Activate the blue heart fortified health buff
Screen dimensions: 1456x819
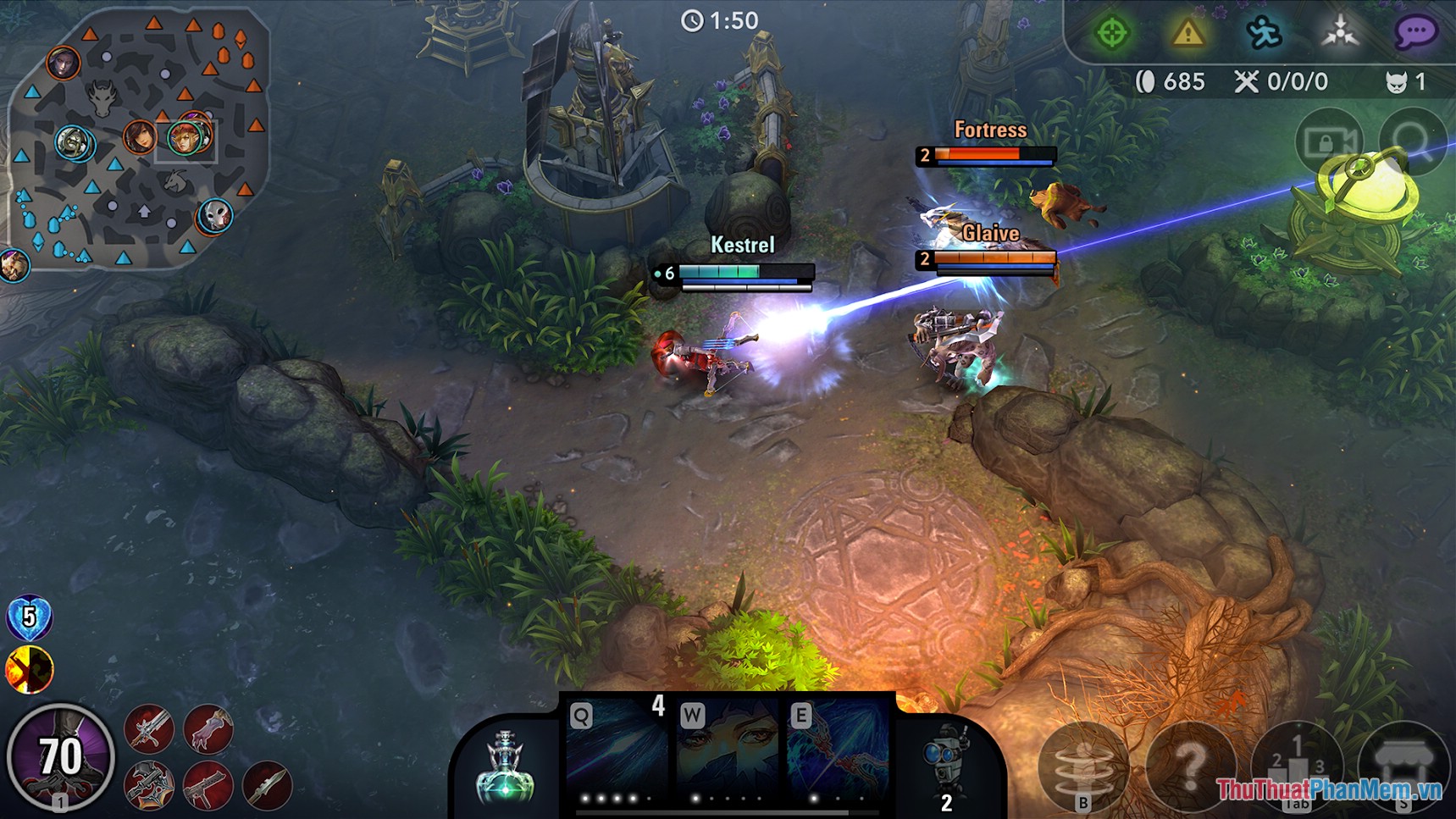coord(30,618)
